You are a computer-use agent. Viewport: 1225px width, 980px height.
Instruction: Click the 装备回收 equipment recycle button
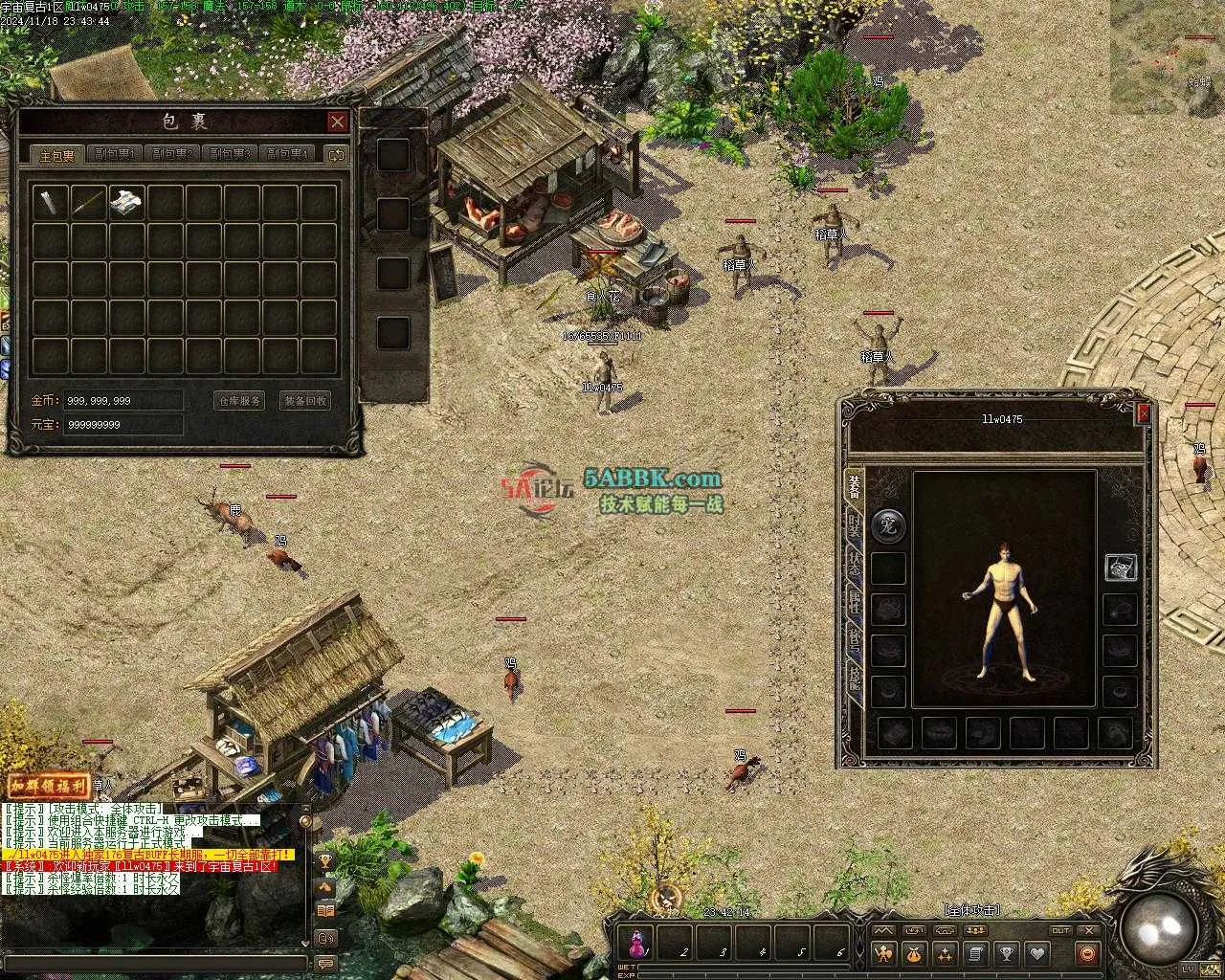[305, 401]
